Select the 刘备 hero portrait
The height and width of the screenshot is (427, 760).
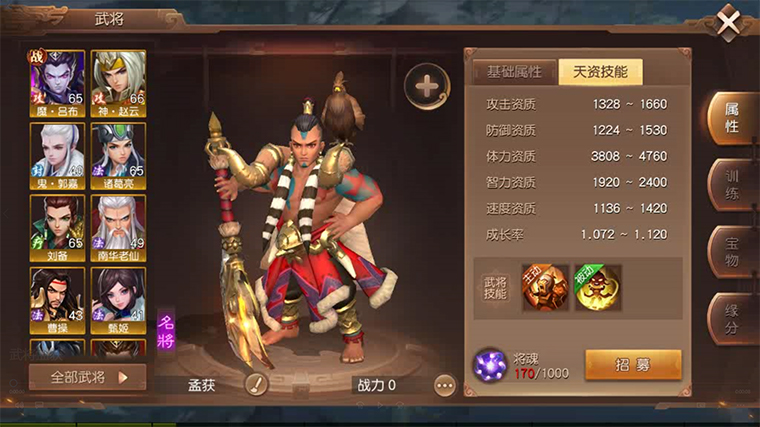[58, 224]
